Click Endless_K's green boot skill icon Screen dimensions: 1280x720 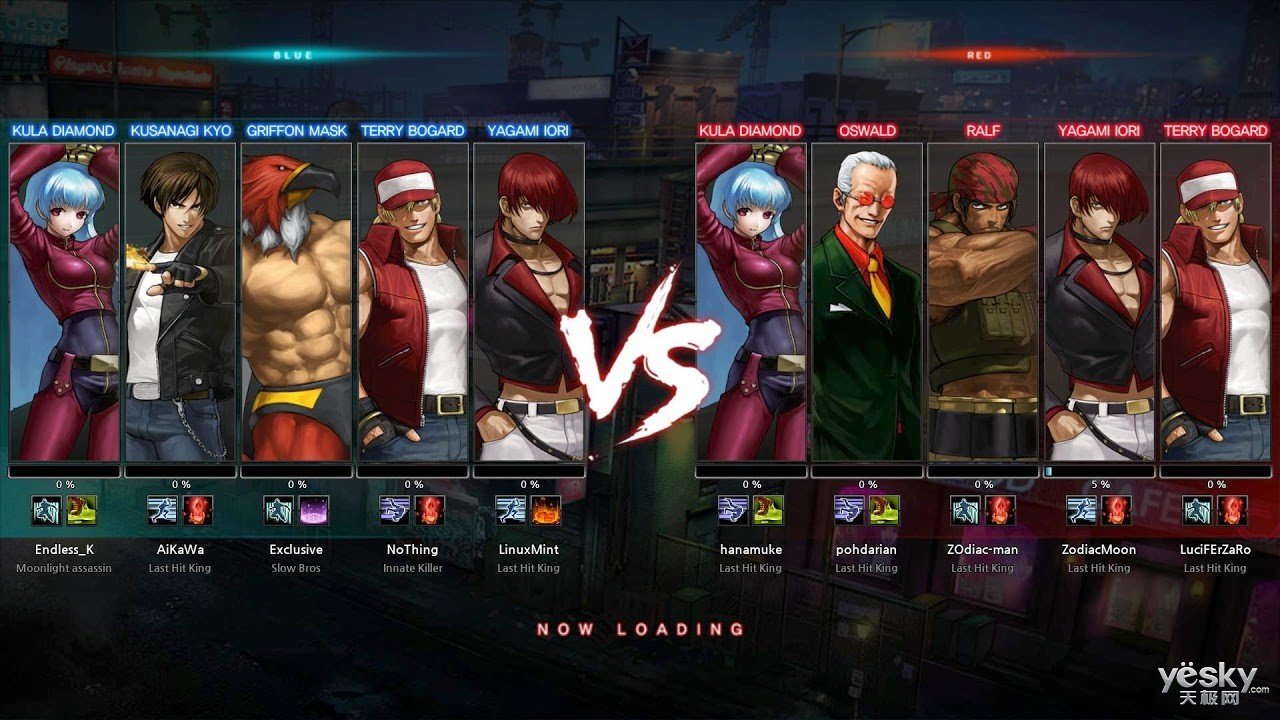(82, 510)
